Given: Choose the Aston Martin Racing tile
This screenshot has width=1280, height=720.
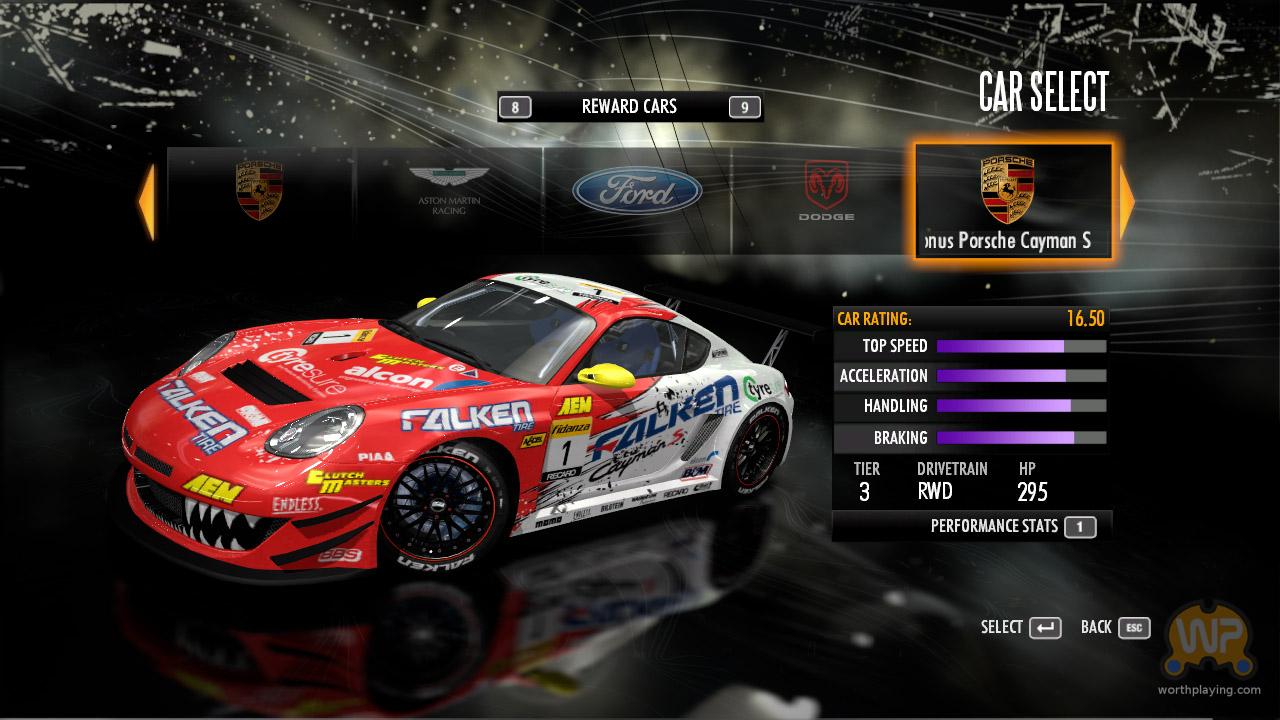Looking at the screenshot, I should (x=449, y=192).
